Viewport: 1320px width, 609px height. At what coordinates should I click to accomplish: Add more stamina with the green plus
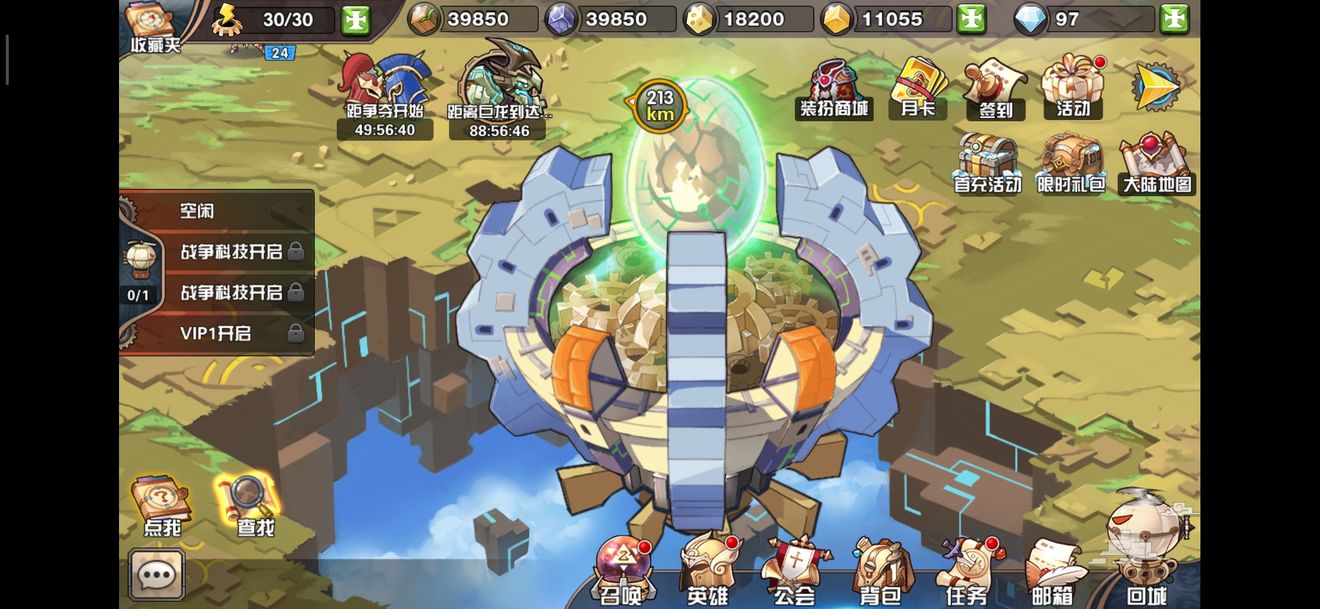point(355,19)
